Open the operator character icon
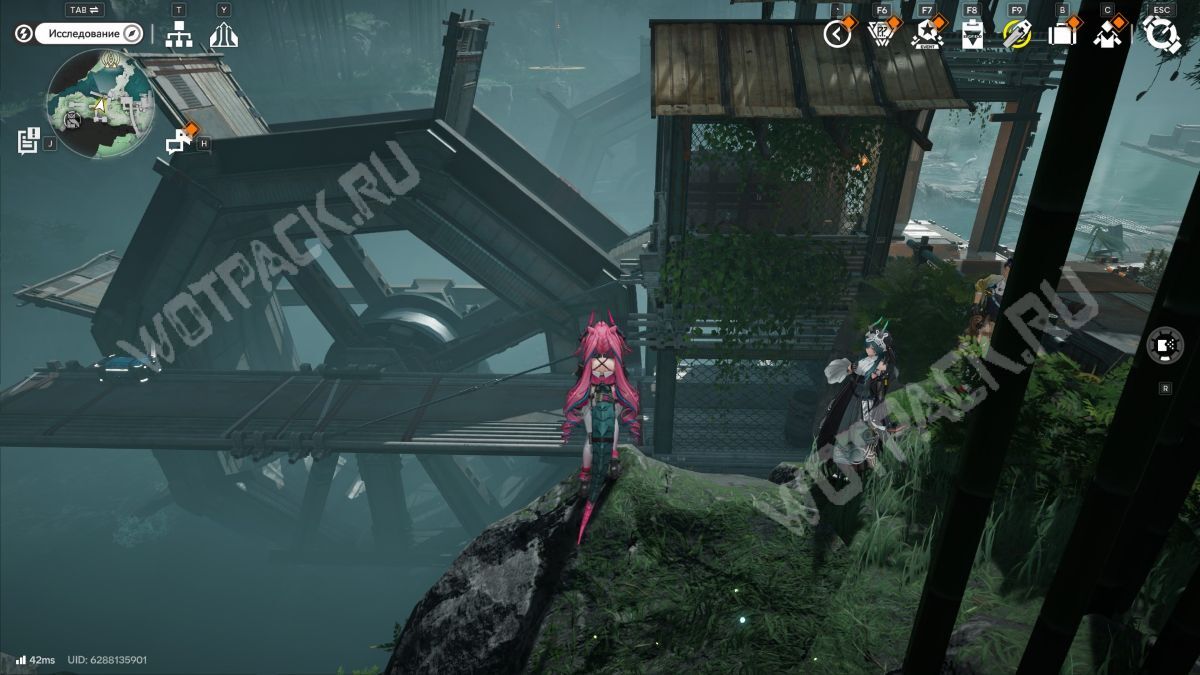The height and width of the screenshot is (675, 1200). click(x=1107, y=35)
